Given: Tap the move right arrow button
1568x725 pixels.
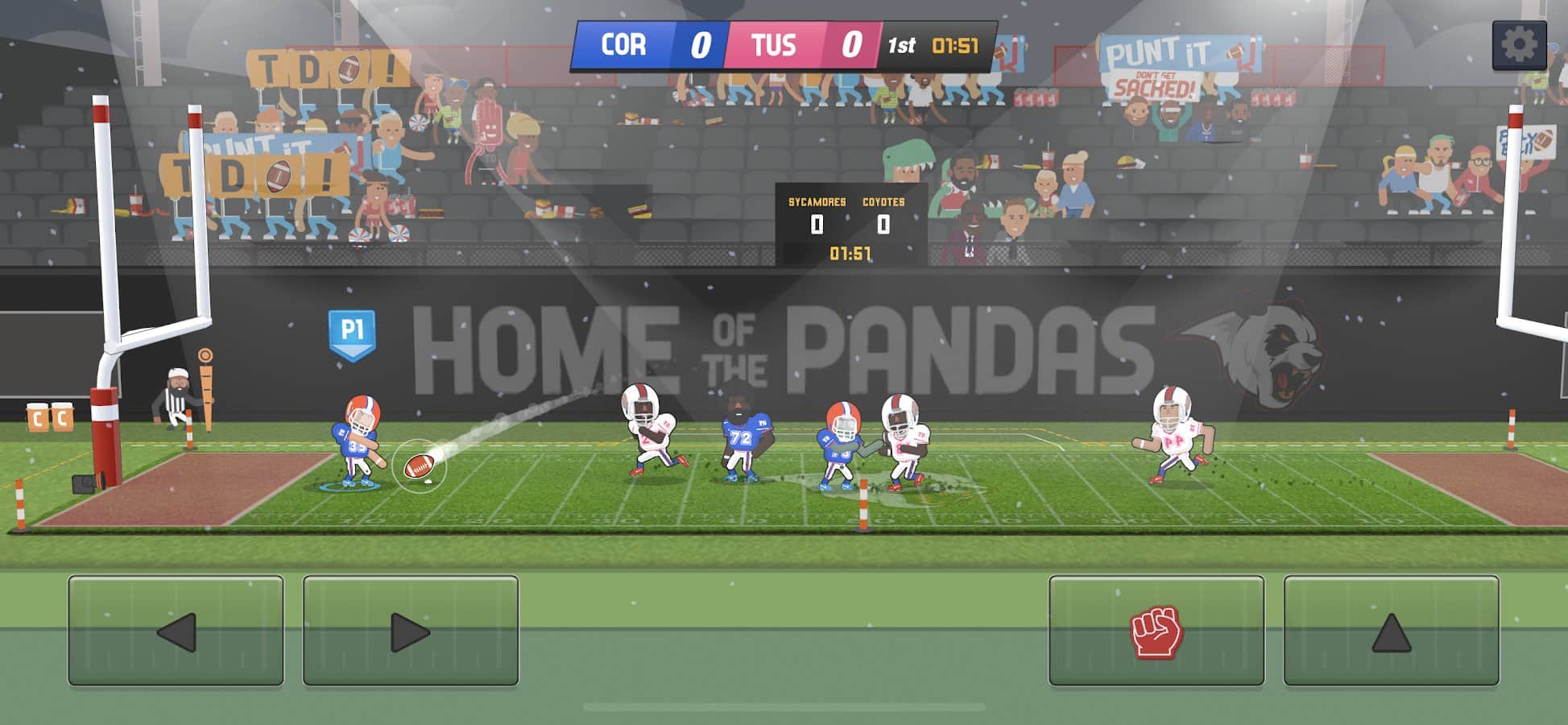Looking at the screenshot, I should tap(411, 631).
